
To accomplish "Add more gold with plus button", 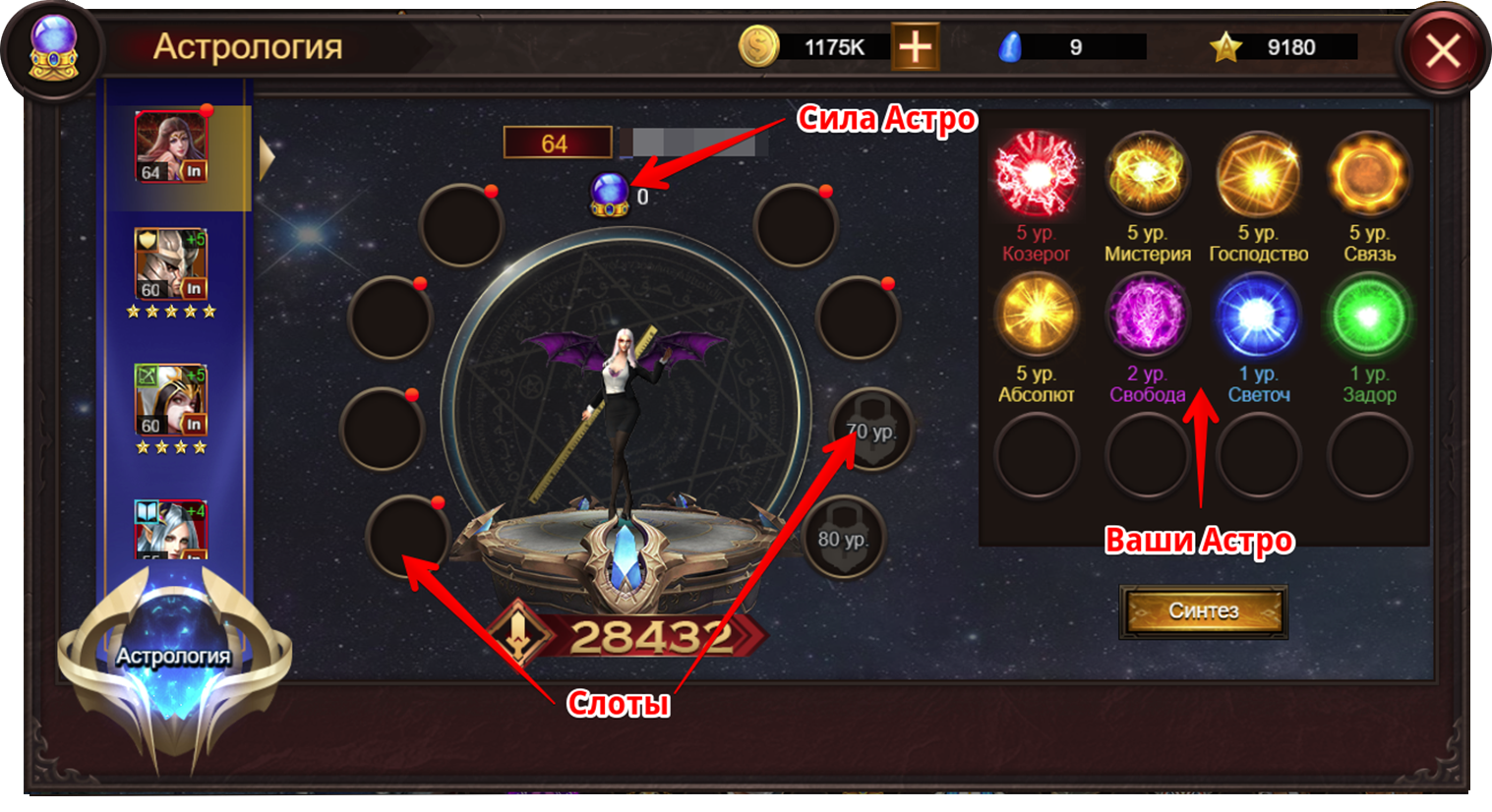I will click(x=915, y=47).
